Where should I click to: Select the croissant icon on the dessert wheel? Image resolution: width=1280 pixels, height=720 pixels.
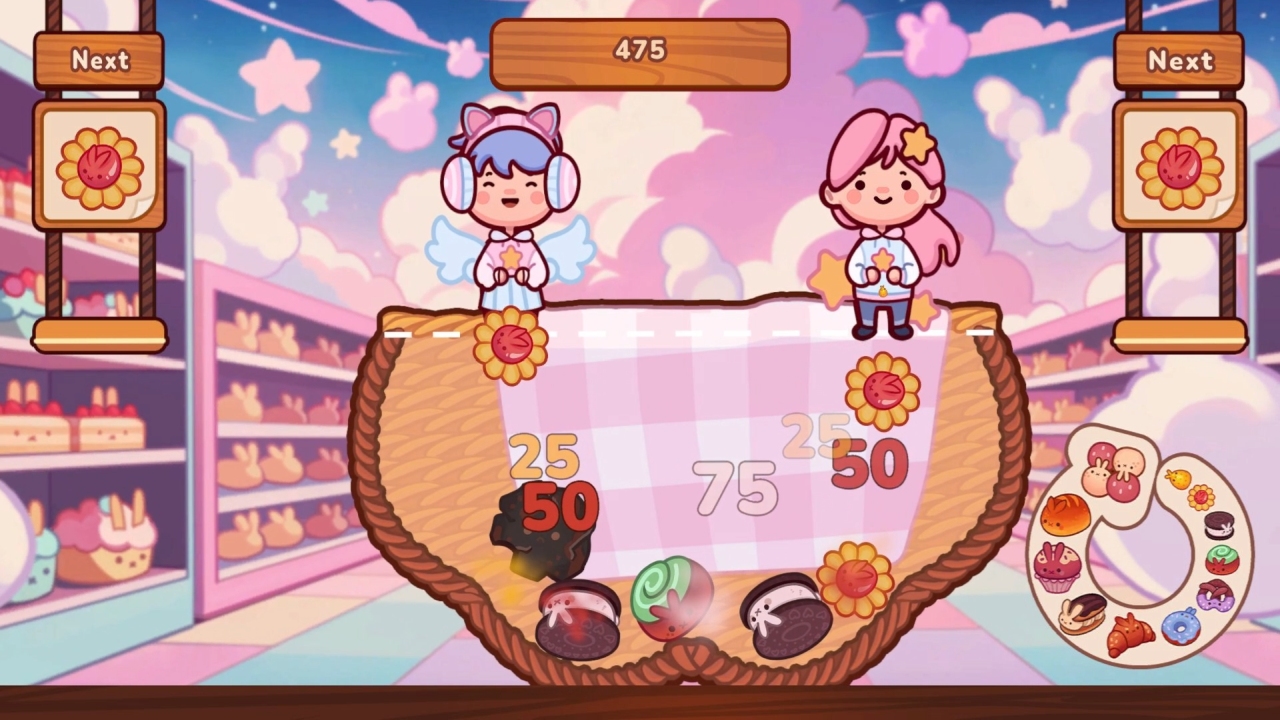pyautogui.click(x=1132, y=633)
